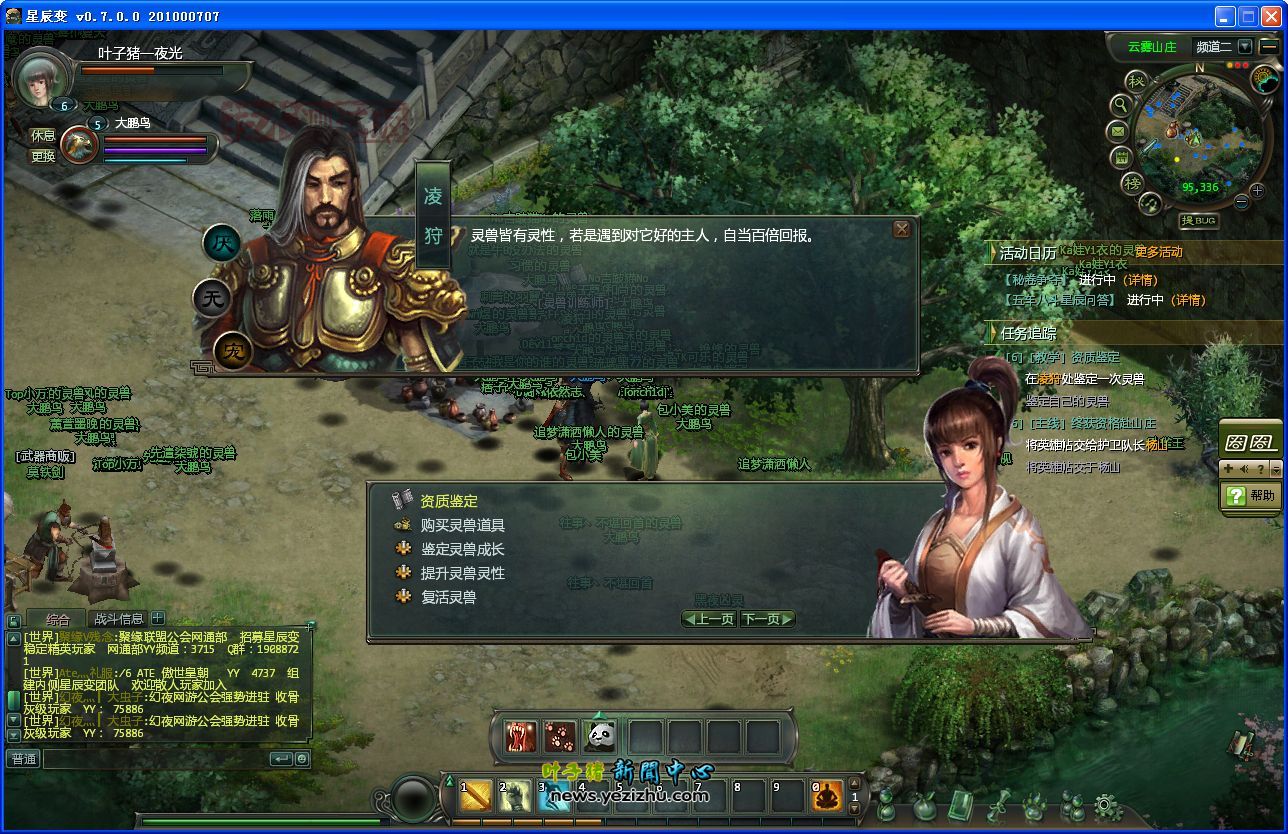Image resolution: width=1288 pixels, height=834 pixels.
Task: Open the 帮助 help button
Action: click(x=1252, y=495)
